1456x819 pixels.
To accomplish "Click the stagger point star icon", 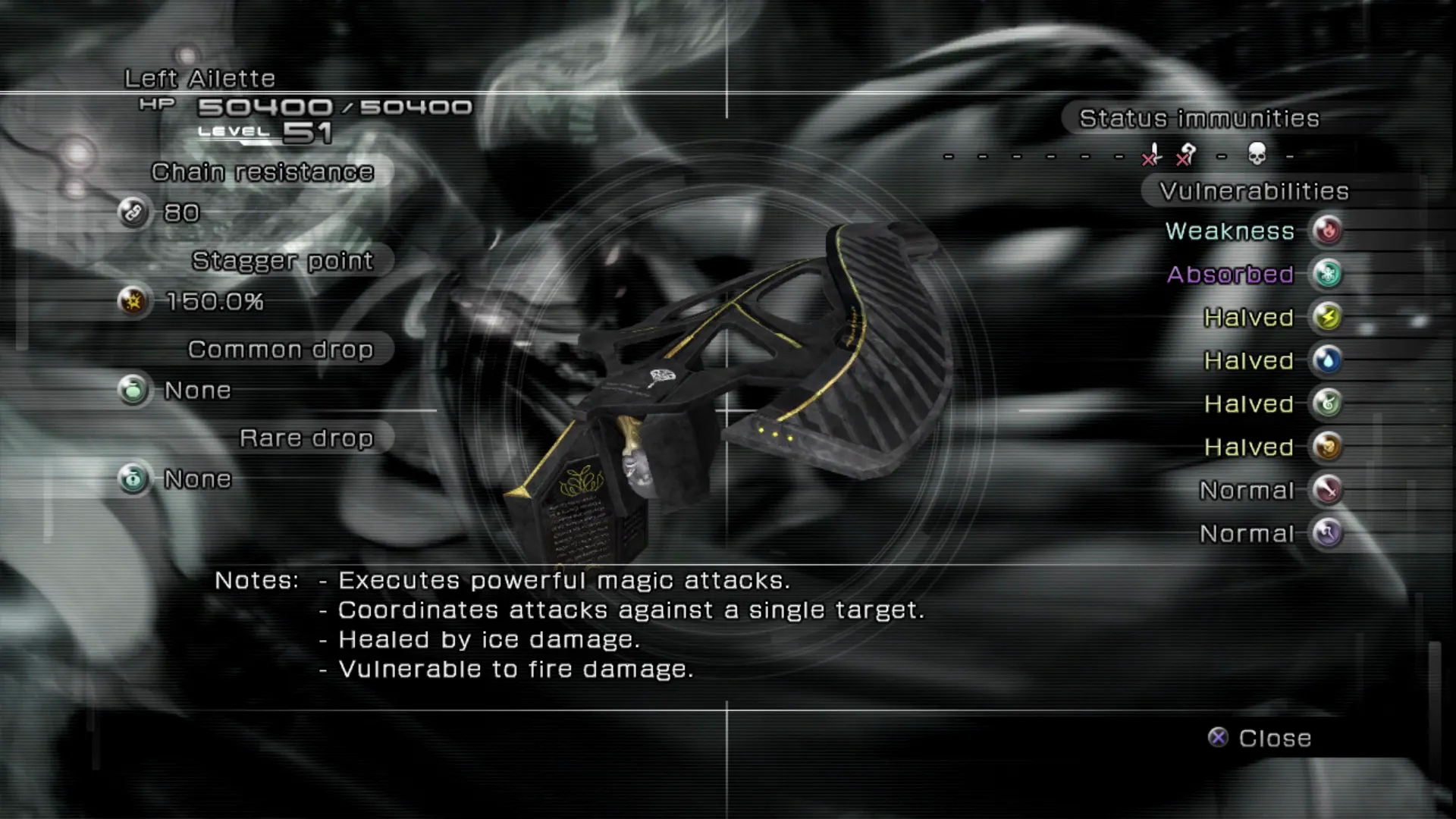I will (133, 301).
